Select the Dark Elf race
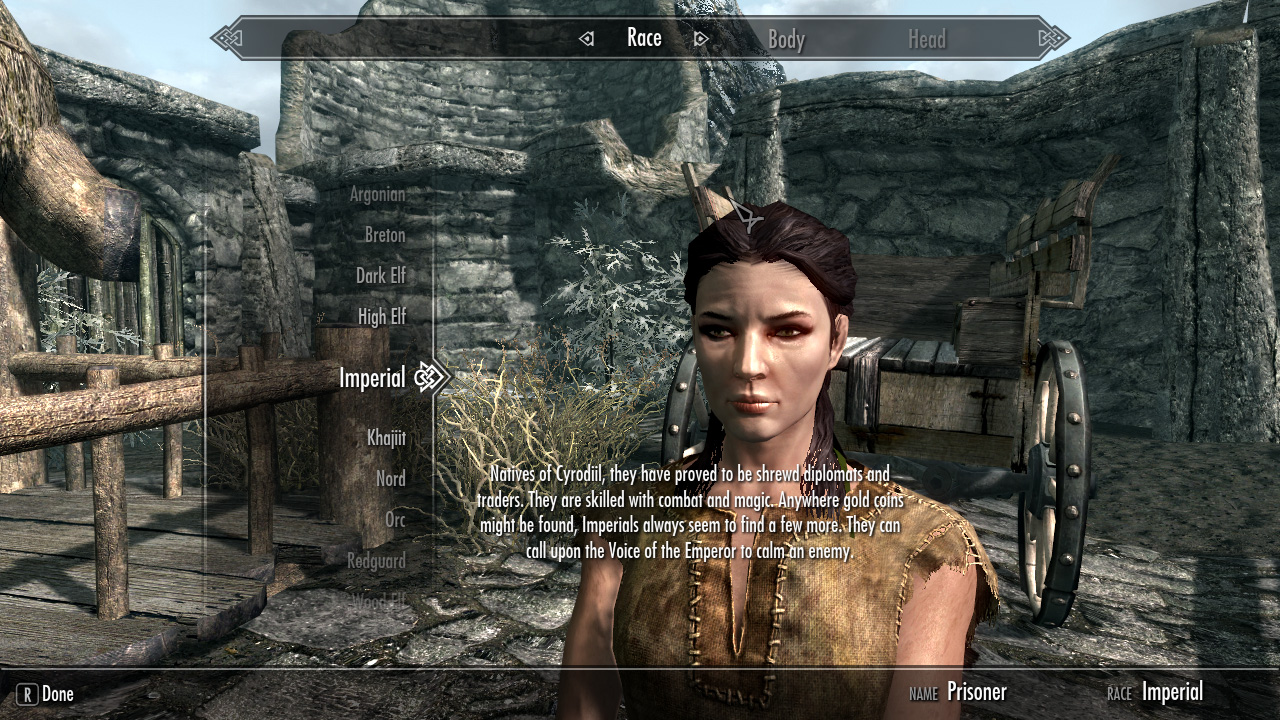The height and width of the screenshot is (720, 1280). tap(380, 275)
